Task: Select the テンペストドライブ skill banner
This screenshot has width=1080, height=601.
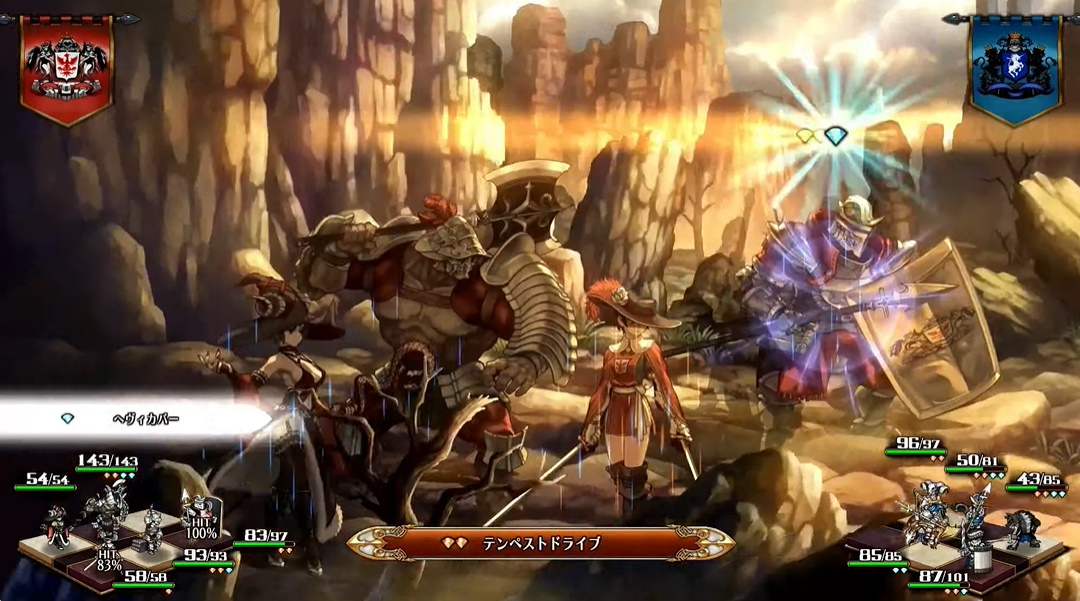Action: tap(541, 543)
